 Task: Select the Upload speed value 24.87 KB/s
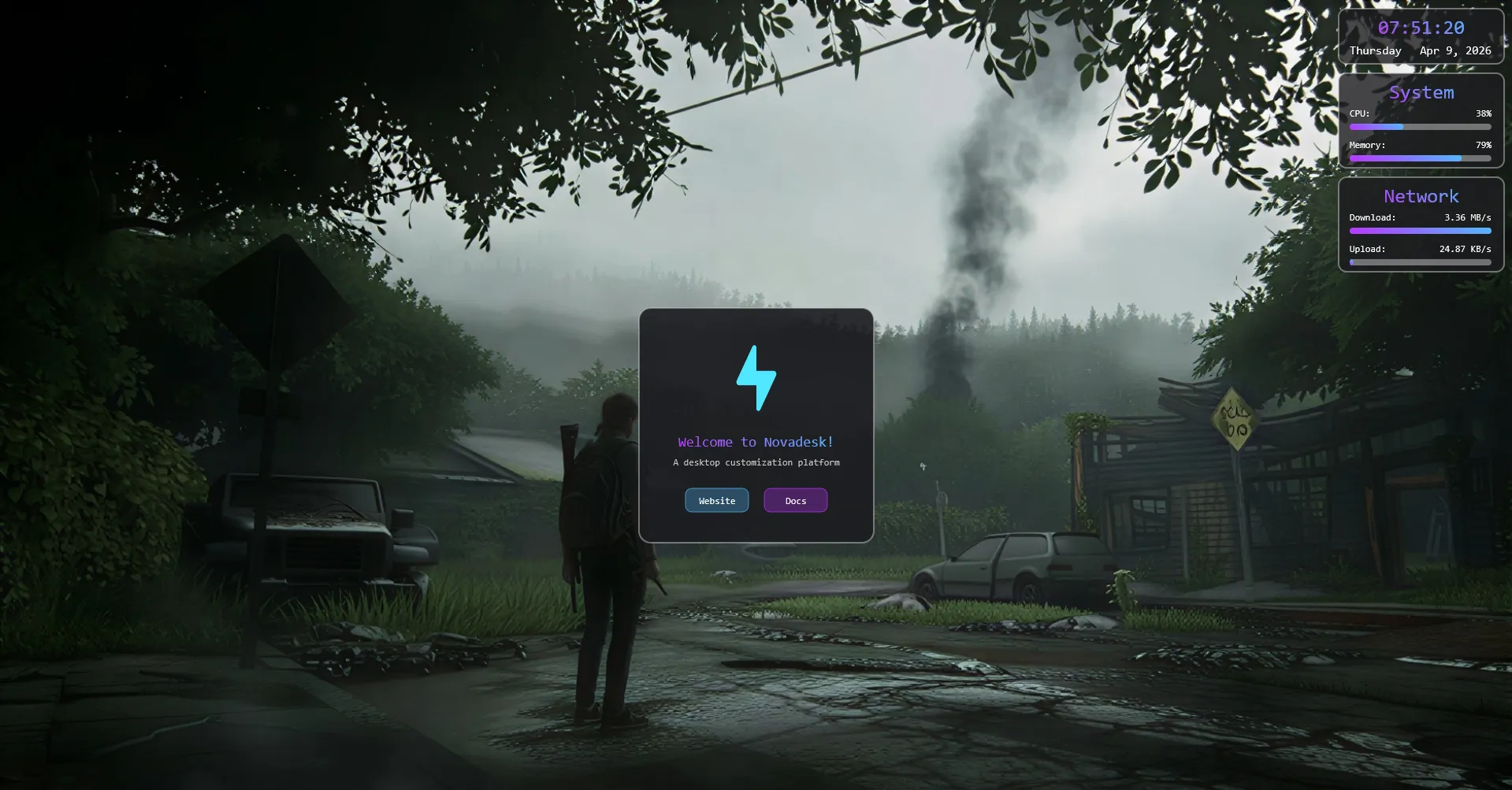tap(1464, 249)
